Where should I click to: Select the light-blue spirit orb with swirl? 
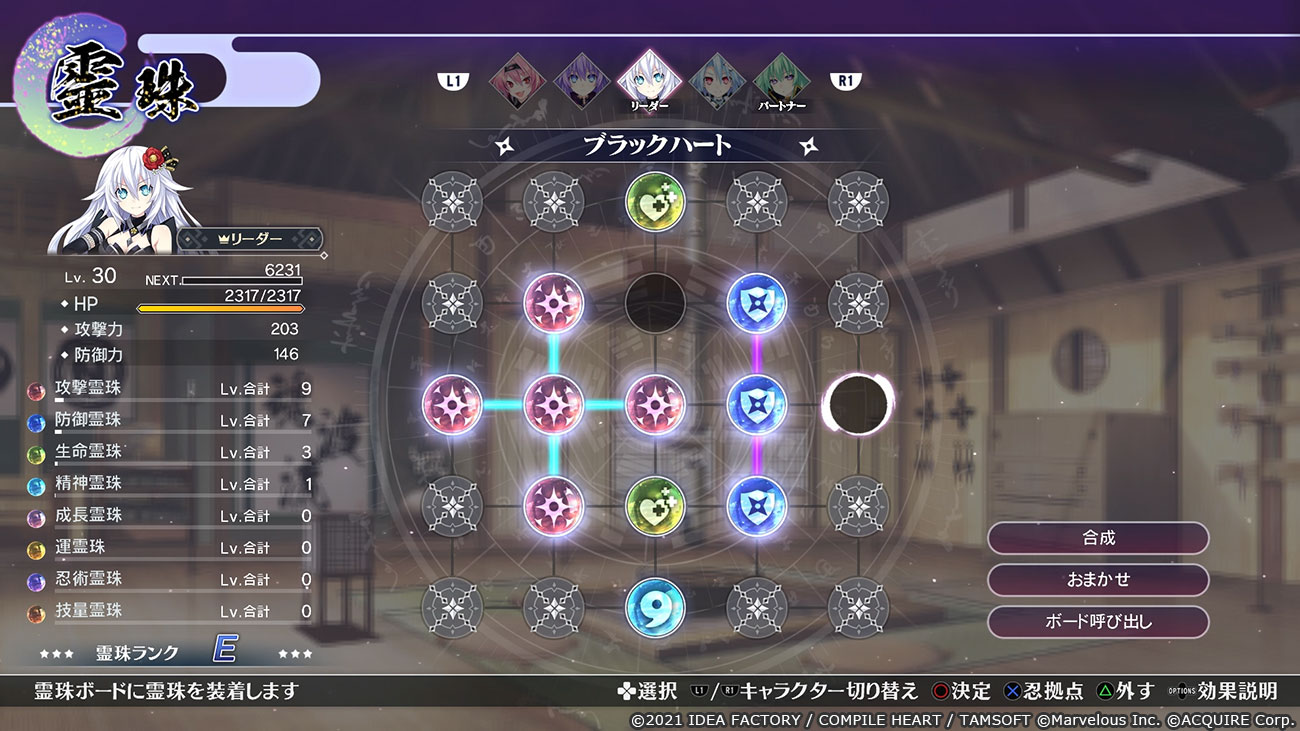click(655, 607)
